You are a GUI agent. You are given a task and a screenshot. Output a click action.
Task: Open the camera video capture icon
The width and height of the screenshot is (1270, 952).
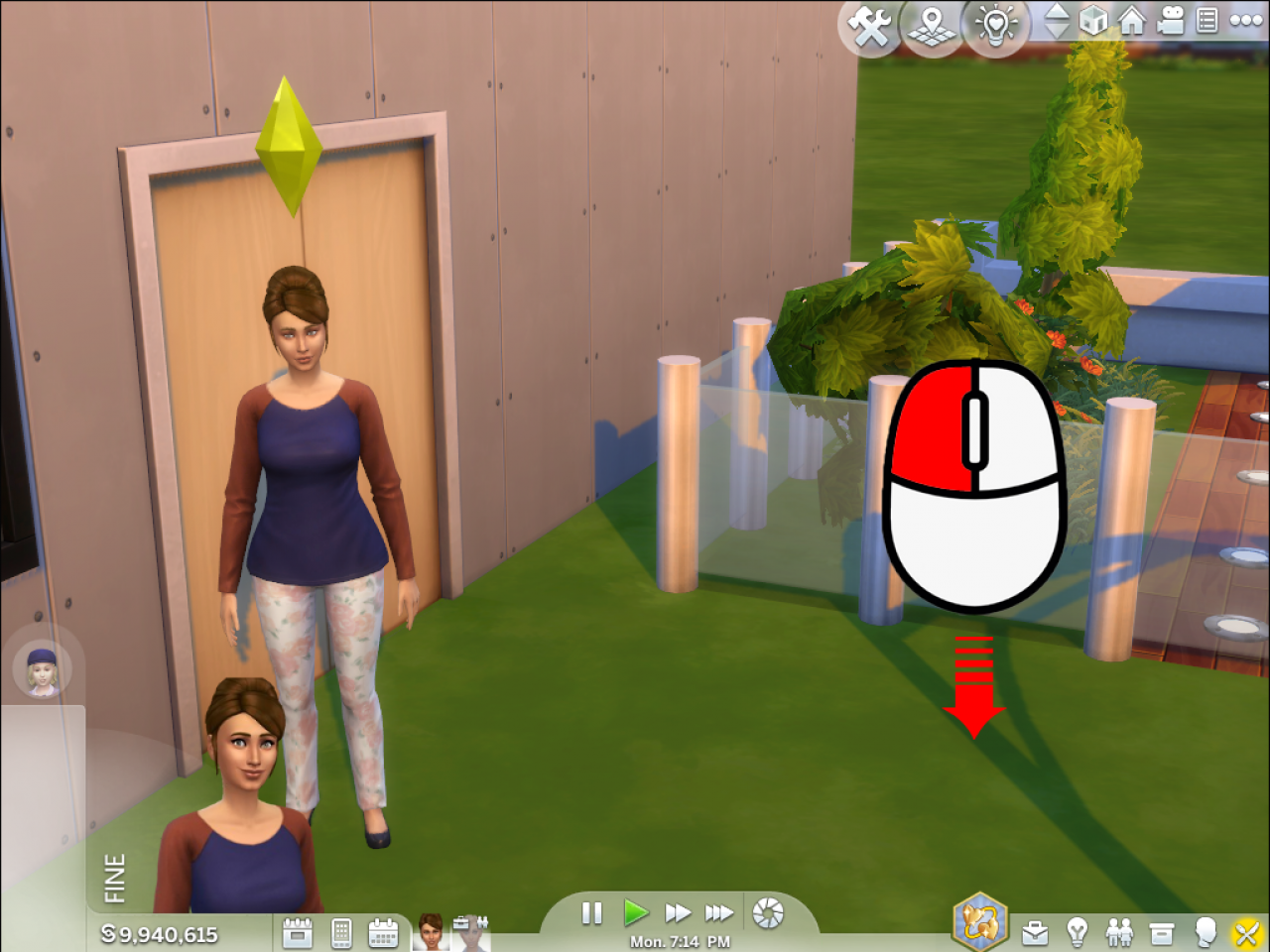point(1170,20)
